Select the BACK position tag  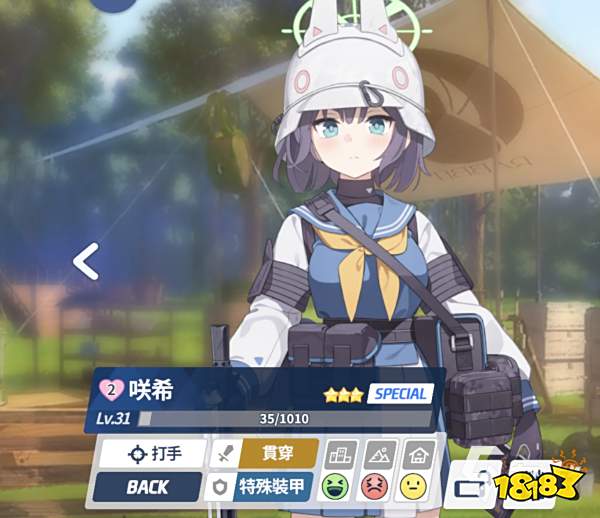(x=147, y=487)
